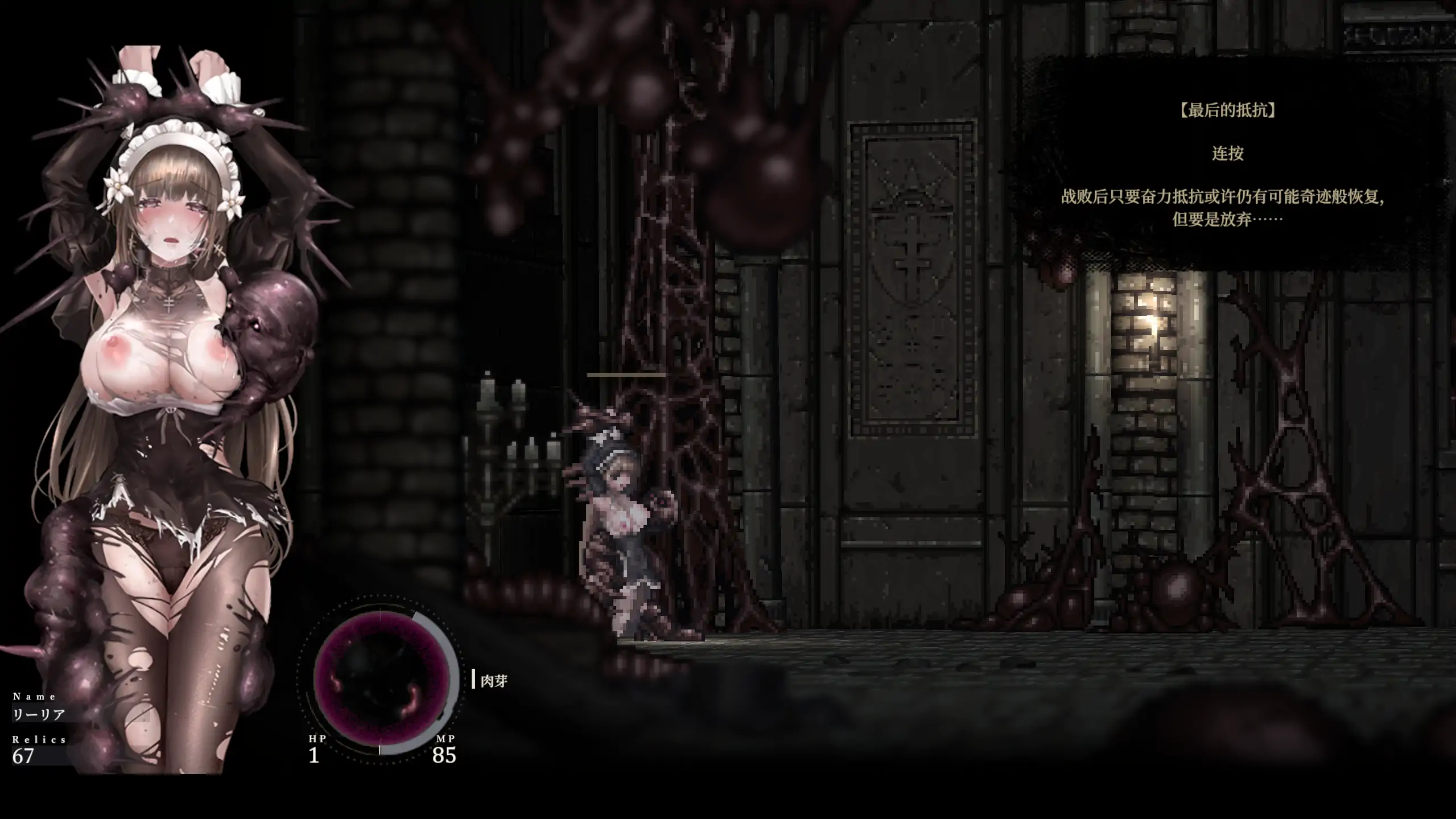
Task: Click the HP value showing 1
Action: click(315, 757)
